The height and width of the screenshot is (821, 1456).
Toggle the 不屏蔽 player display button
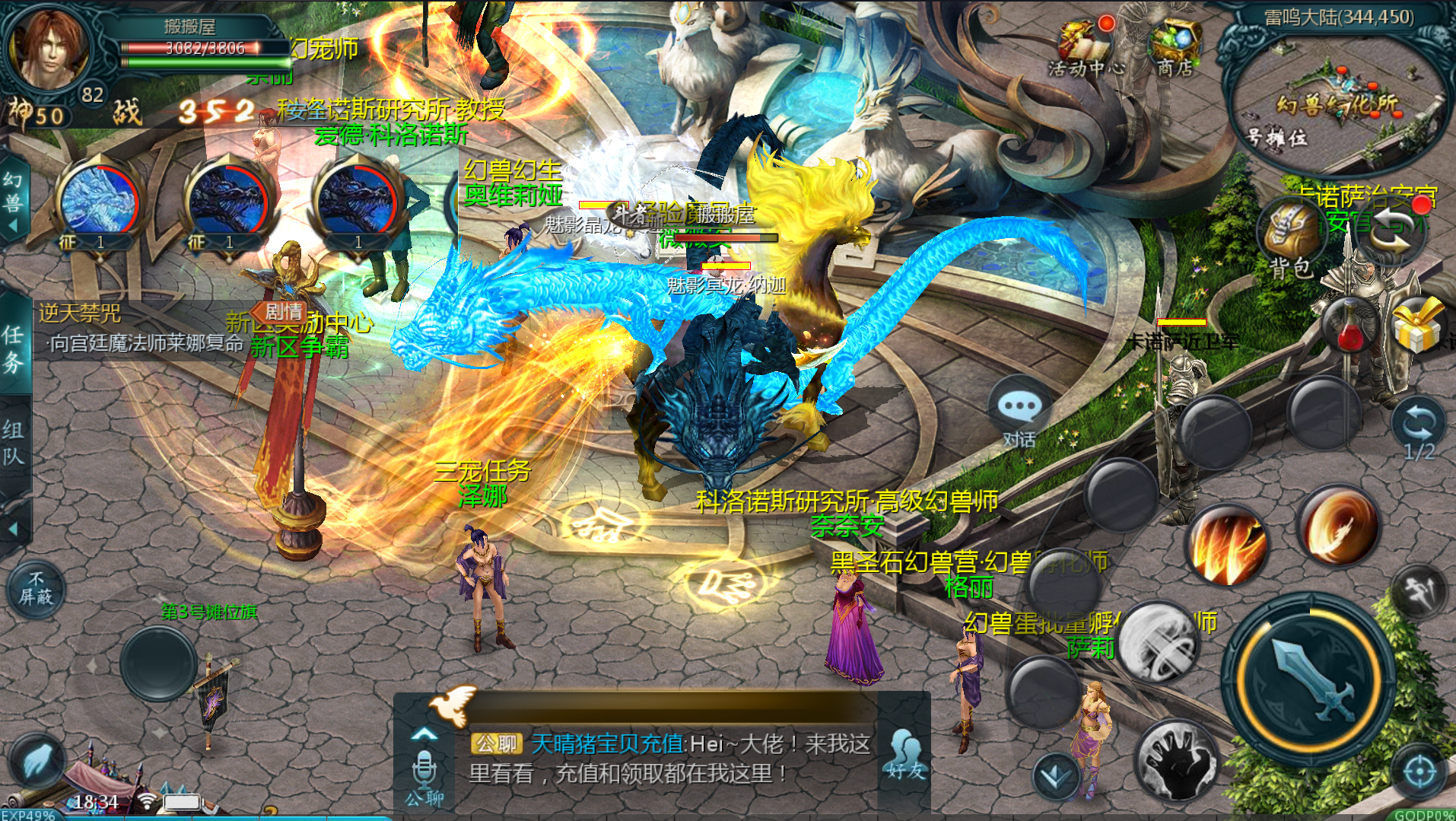(36, 588)
